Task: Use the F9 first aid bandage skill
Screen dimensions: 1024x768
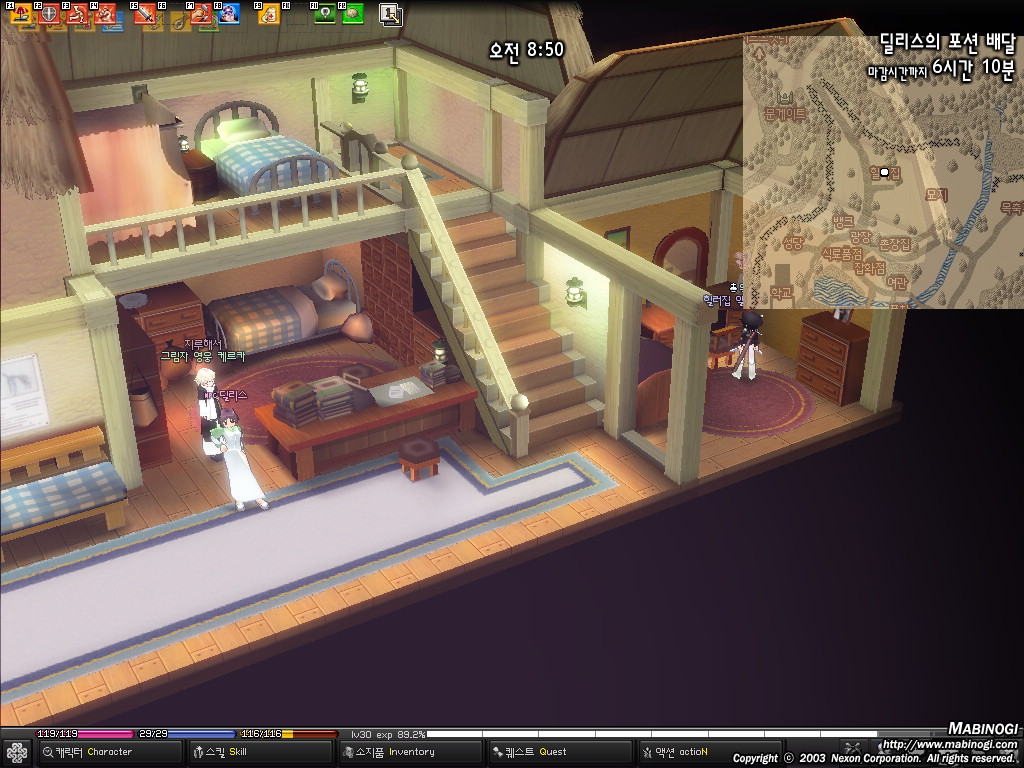Action: [269, 14]
